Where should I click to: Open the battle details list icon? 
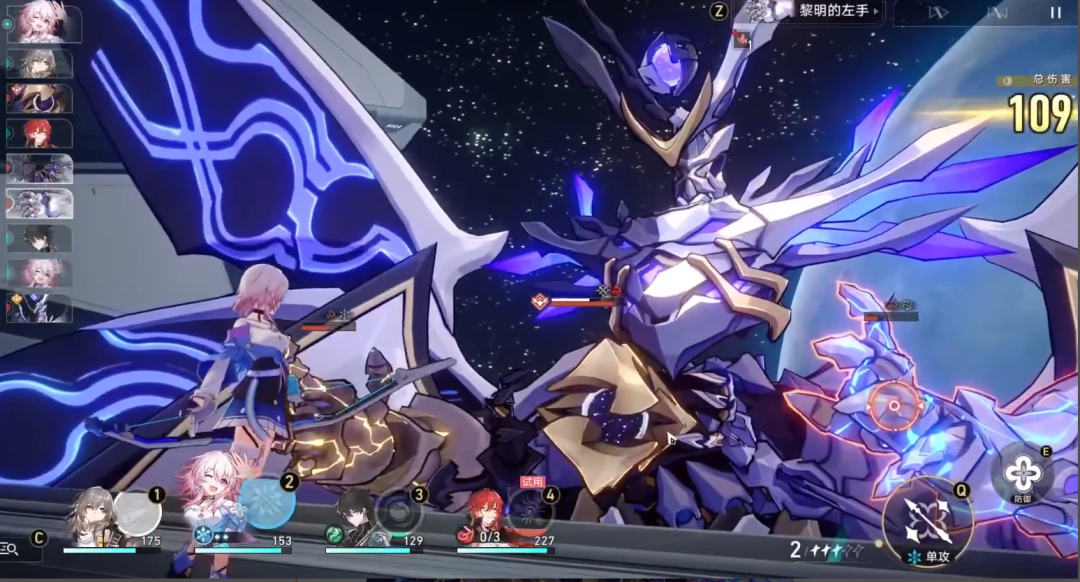[x=10, y=548]
